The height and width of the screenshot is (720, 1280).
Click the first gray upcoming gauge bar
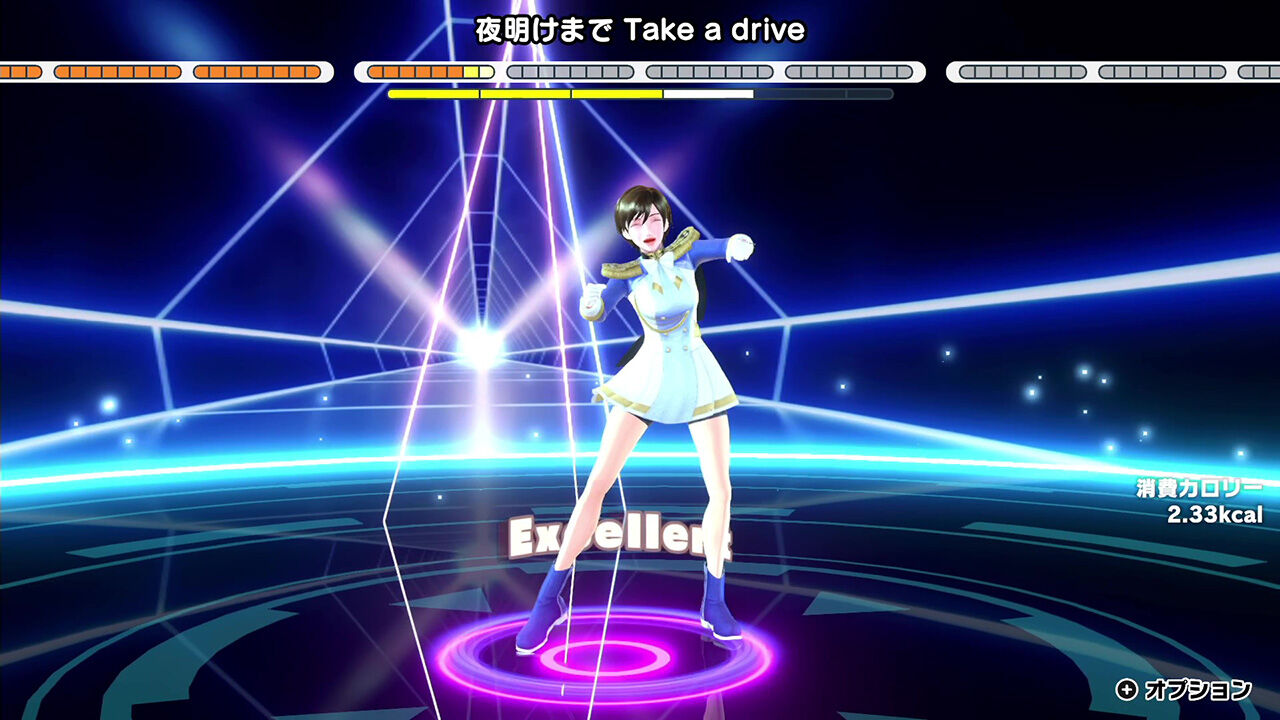[570, 71]
